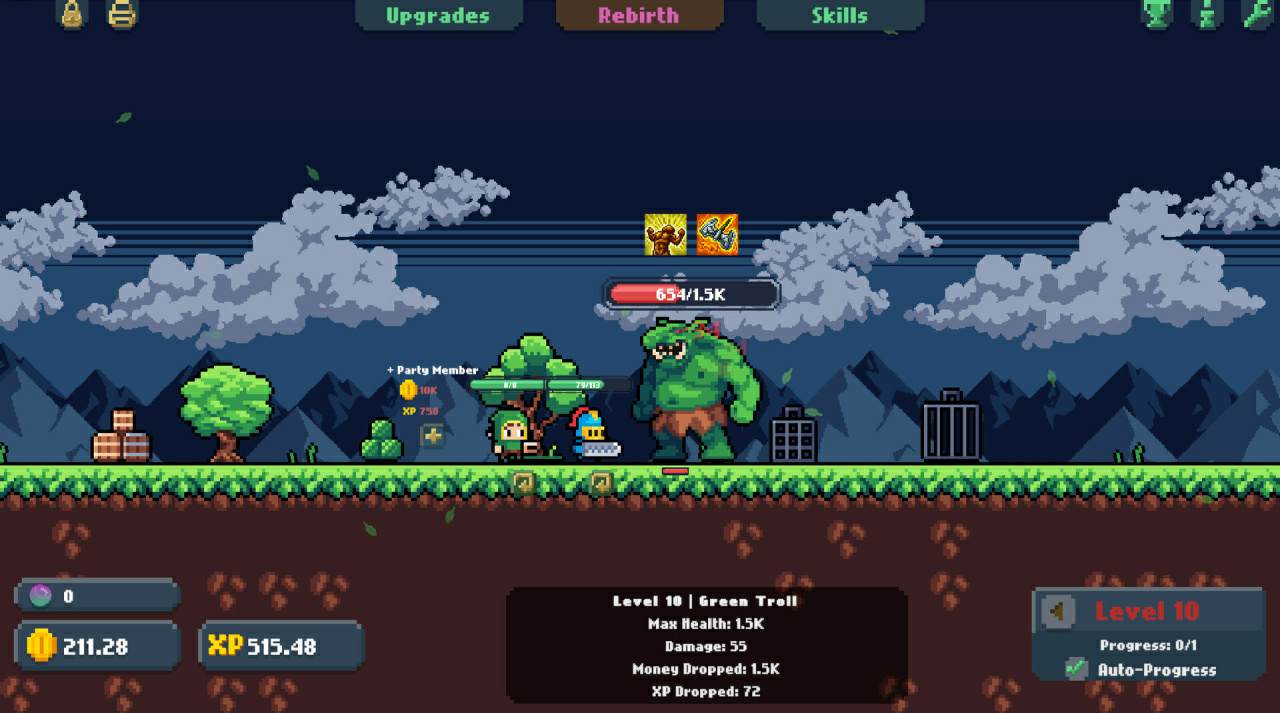This screenshot has height=713, width=1280.
Task: Toggle the Auto-Progress checkbox
Action: tap(1076, 669)
